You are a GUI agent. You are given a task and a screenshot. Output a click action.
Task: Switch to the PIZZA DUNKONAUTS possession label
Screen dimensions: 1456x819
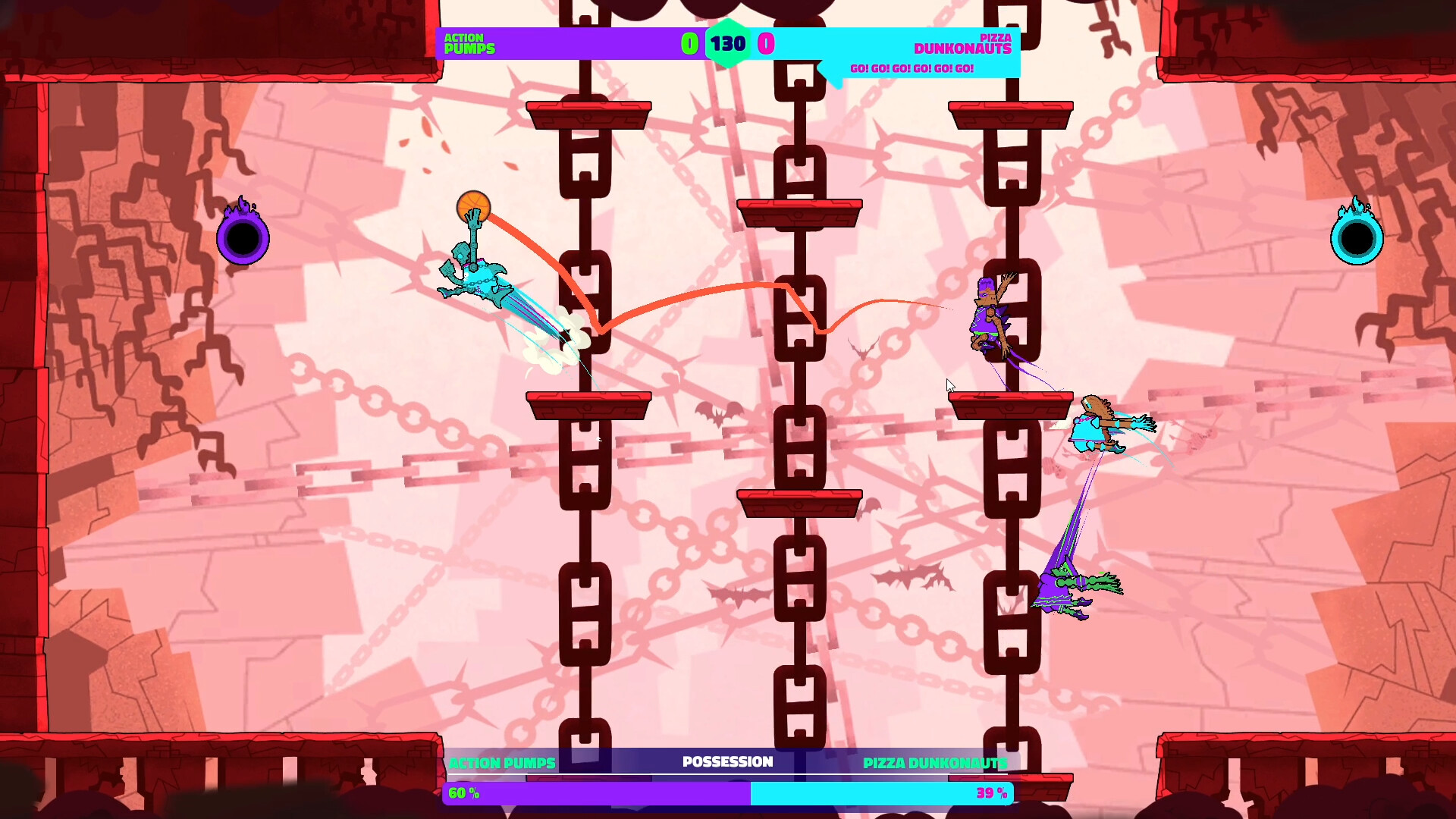pos(935,761)
